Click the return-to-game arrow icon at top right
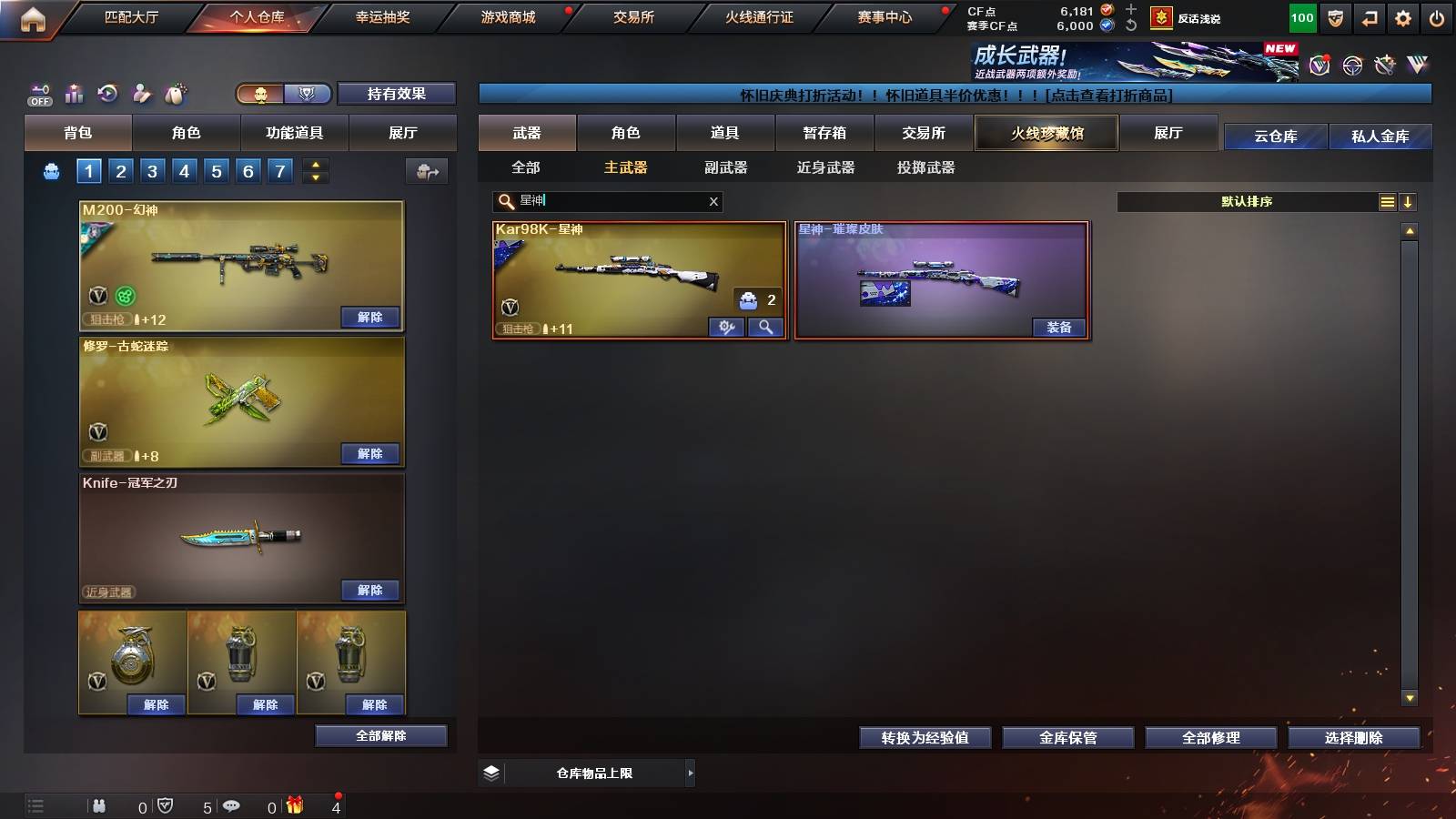Screen dimensions: 1456x819 coord(1368,17)
